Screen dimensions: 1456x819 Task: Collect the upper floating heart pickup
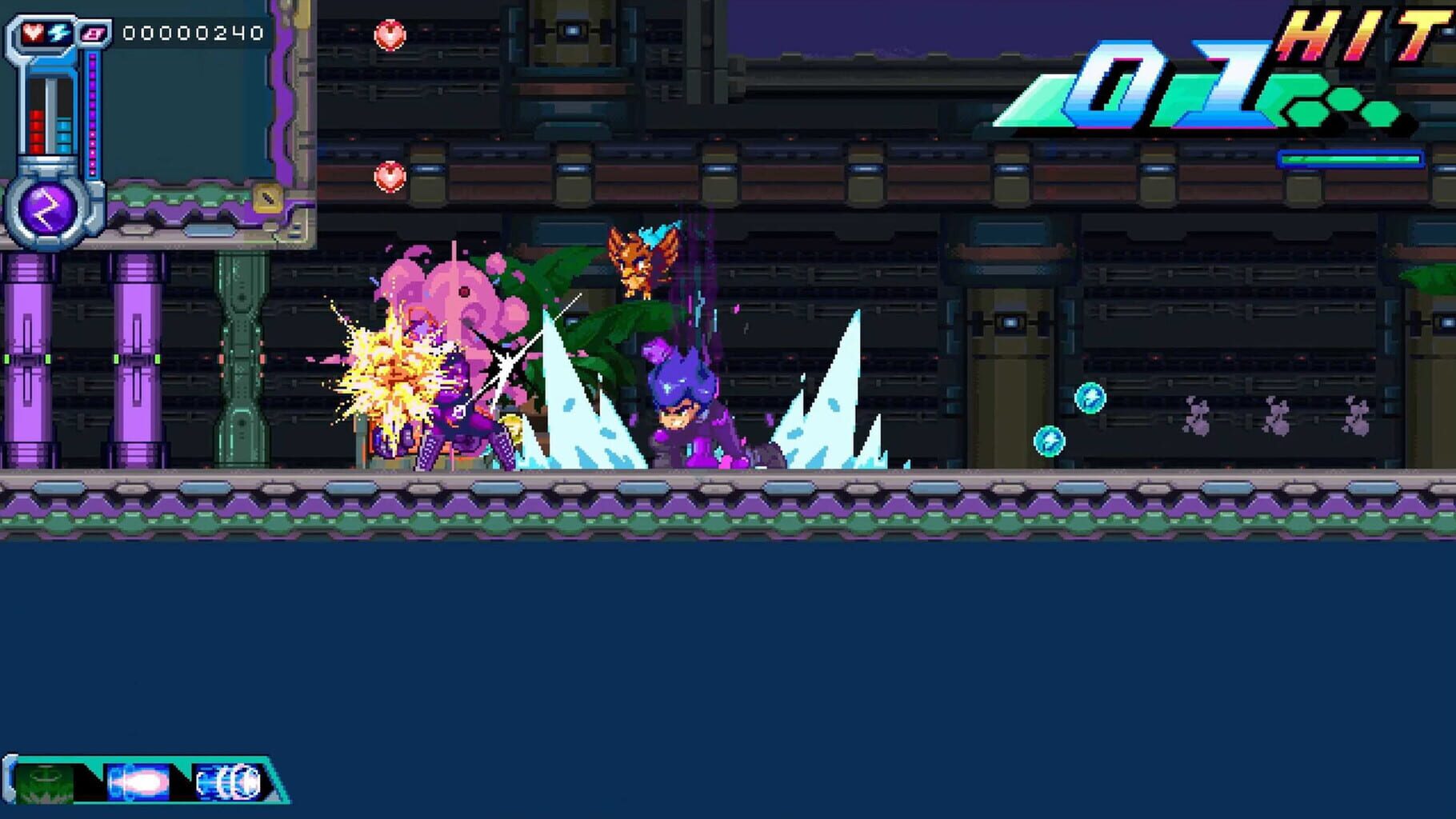coord(390,34)
